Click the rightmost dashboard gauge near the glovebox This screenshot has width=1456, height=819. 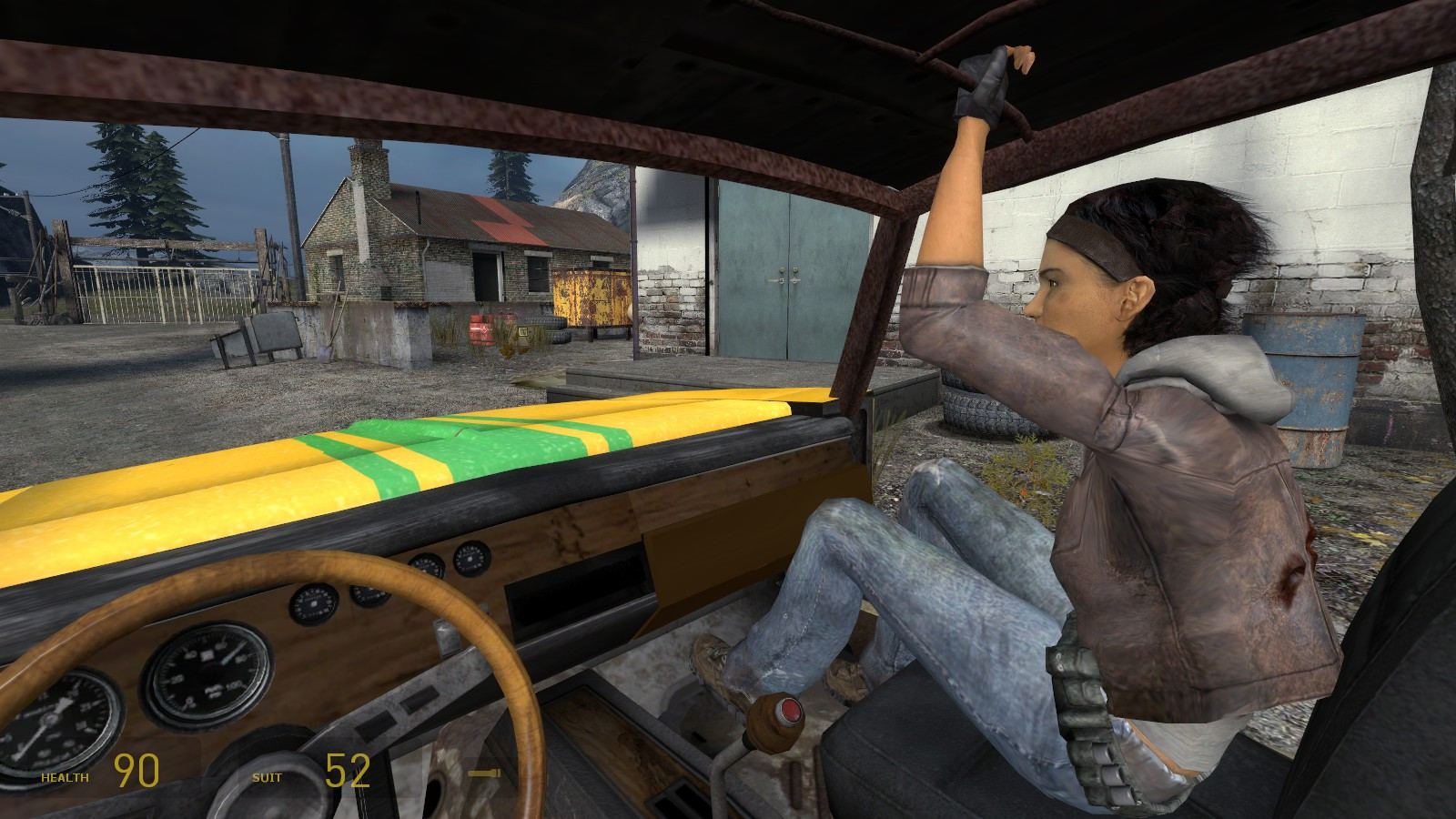point(470,561)
